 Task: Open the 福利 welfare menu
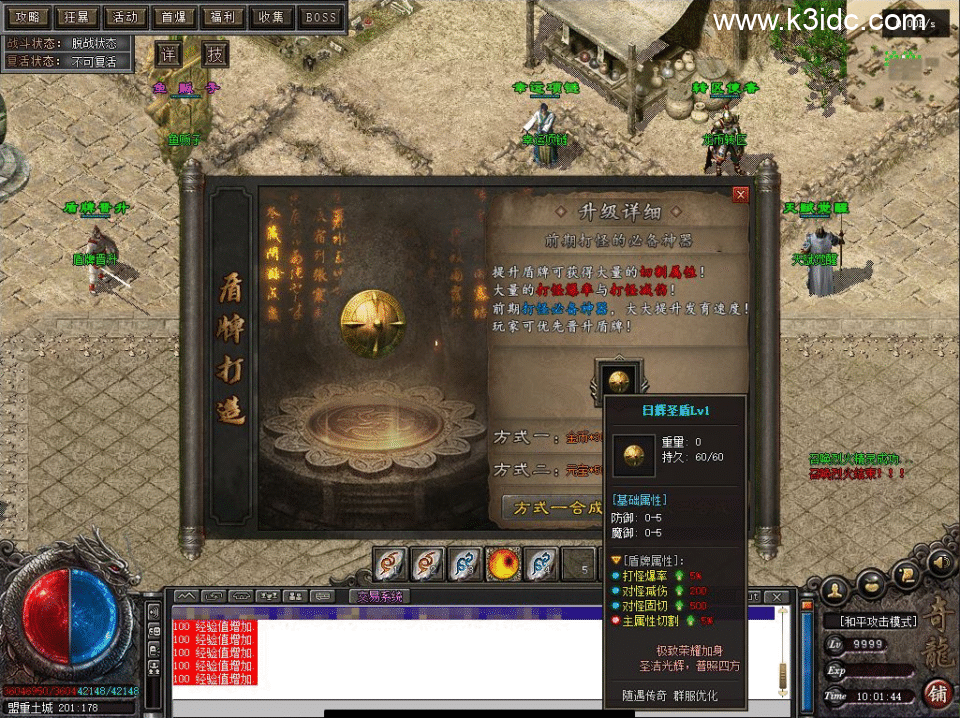(224, 17)
